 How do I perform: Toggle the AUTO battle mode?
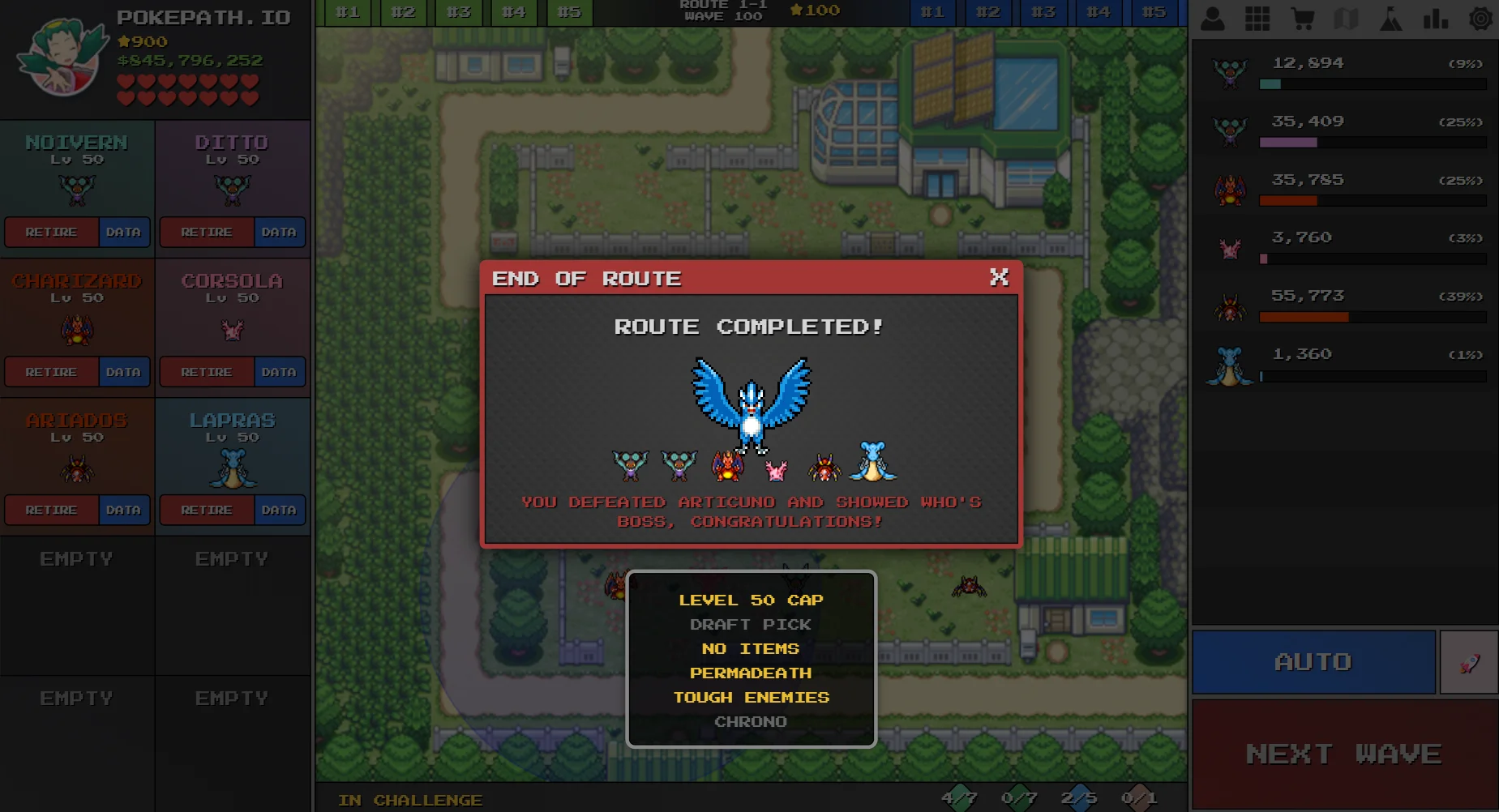[x=1313, y=661]
